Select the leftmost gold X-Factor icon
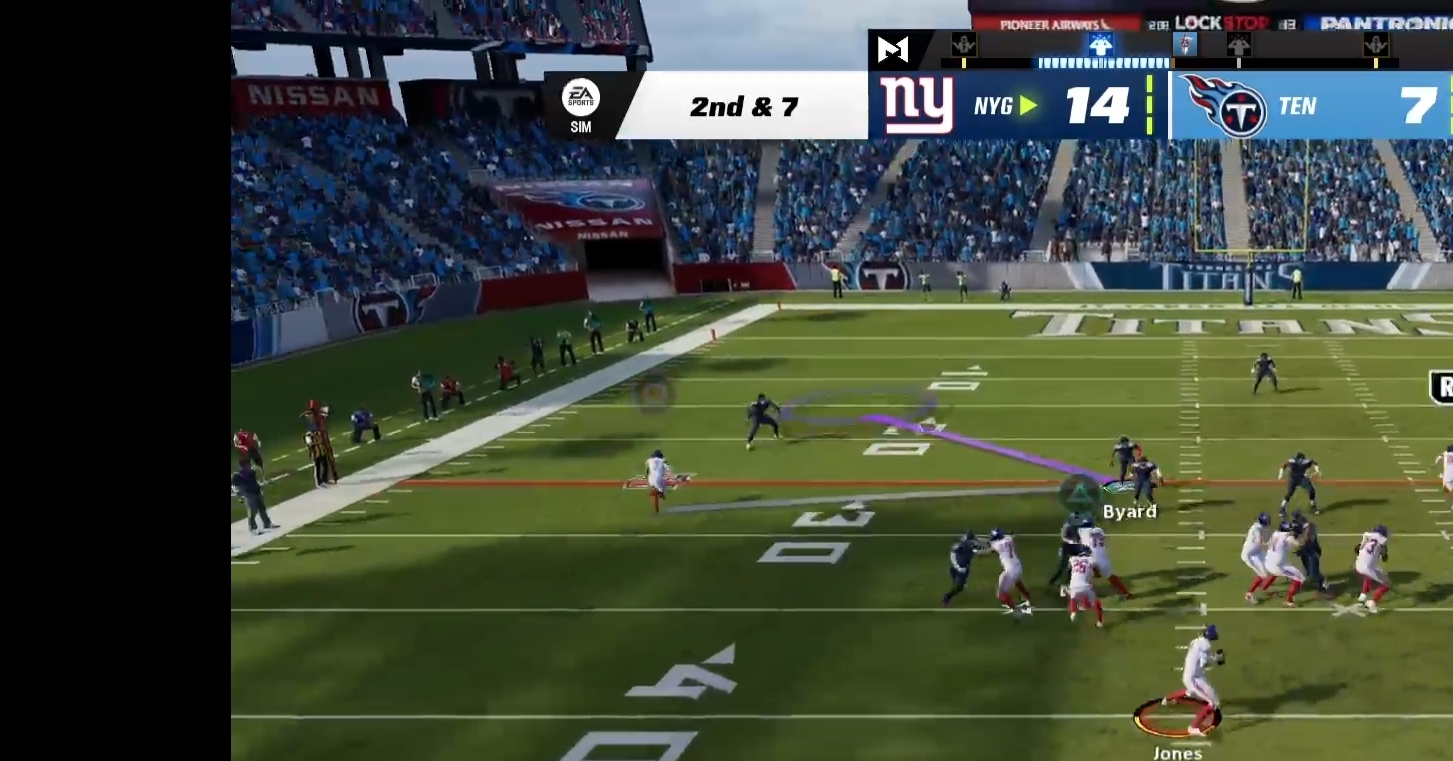The image size is (1453, 761). 962,45
